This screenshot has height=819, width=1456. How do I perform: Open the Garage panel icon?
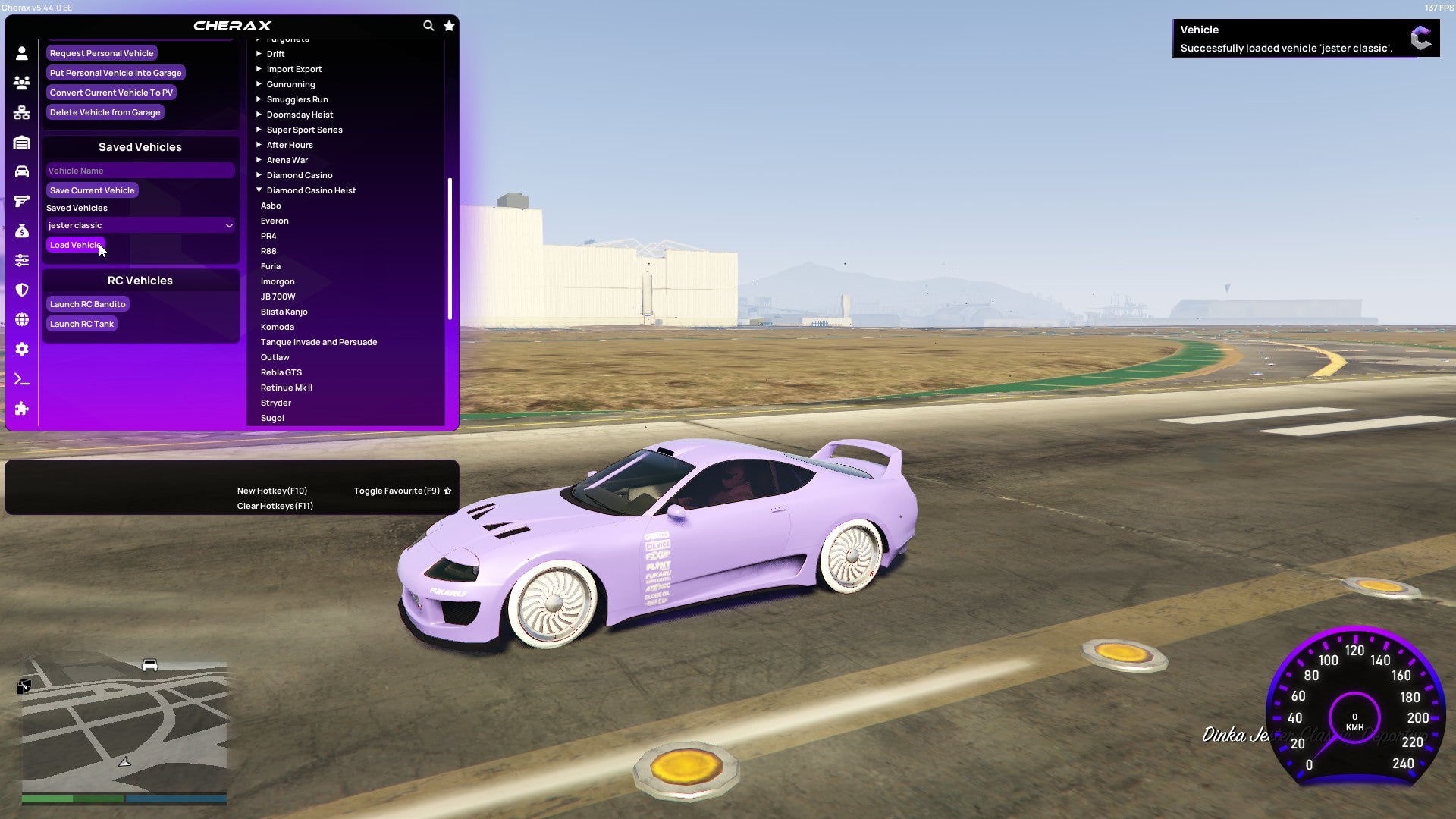point(22,142)
